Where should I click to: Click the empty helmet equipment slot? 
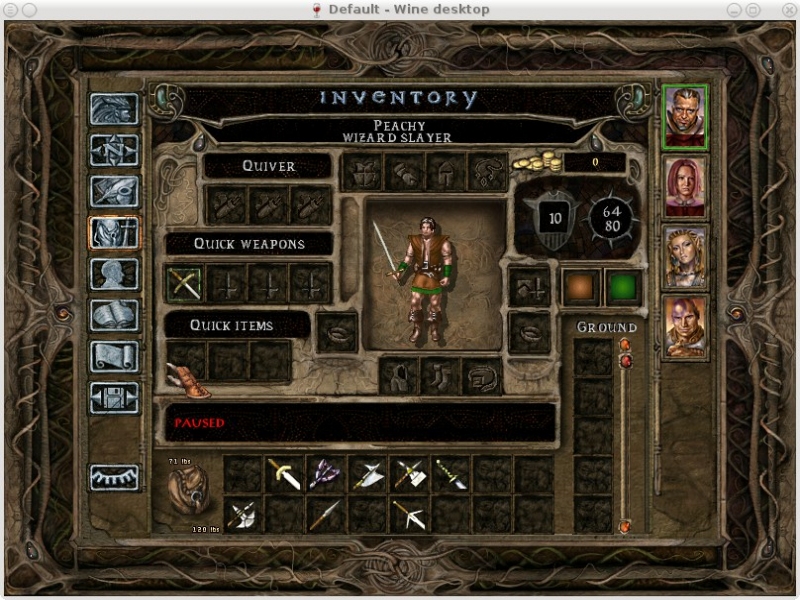pos(445,172)
